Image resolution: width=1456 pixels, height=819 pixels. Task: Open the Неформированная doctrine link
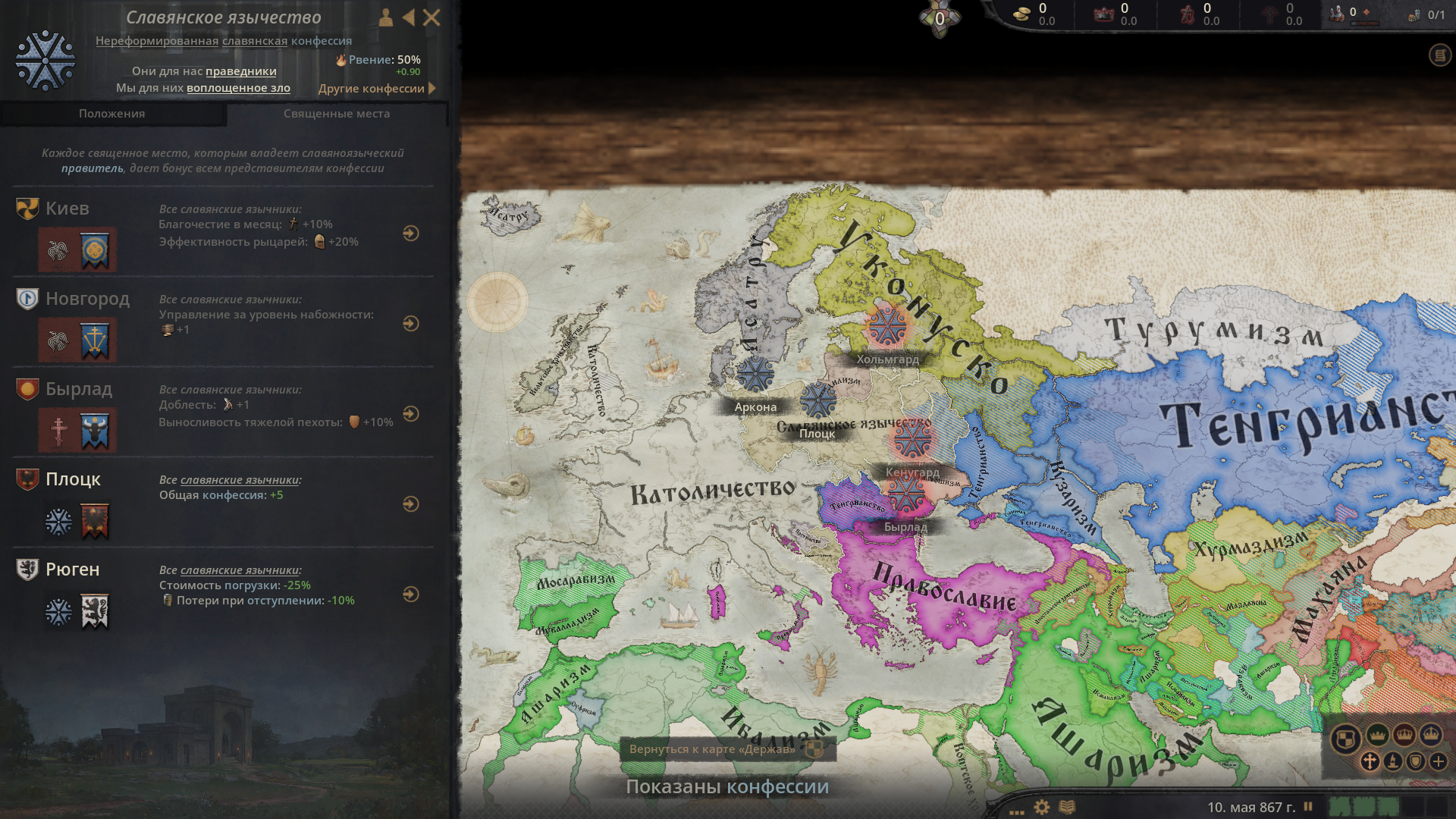(157, 41)
